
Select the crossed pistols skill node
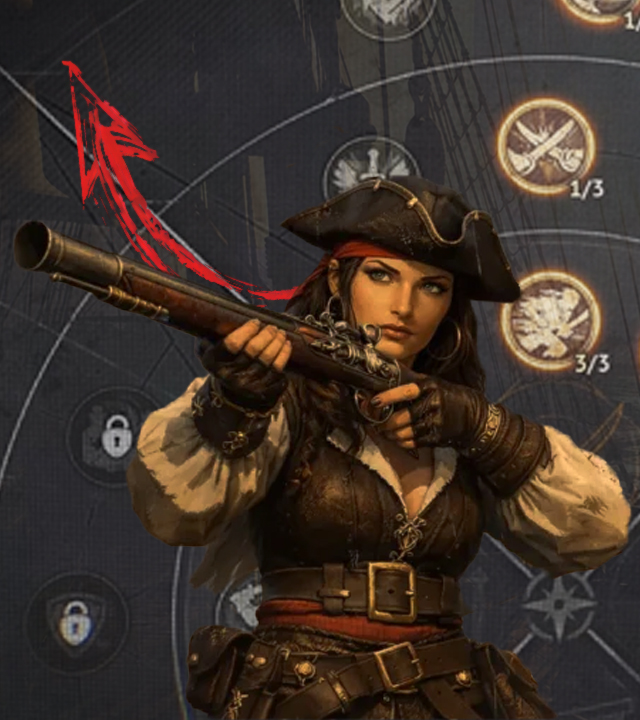pyautogui.click(x=546, y=146)
